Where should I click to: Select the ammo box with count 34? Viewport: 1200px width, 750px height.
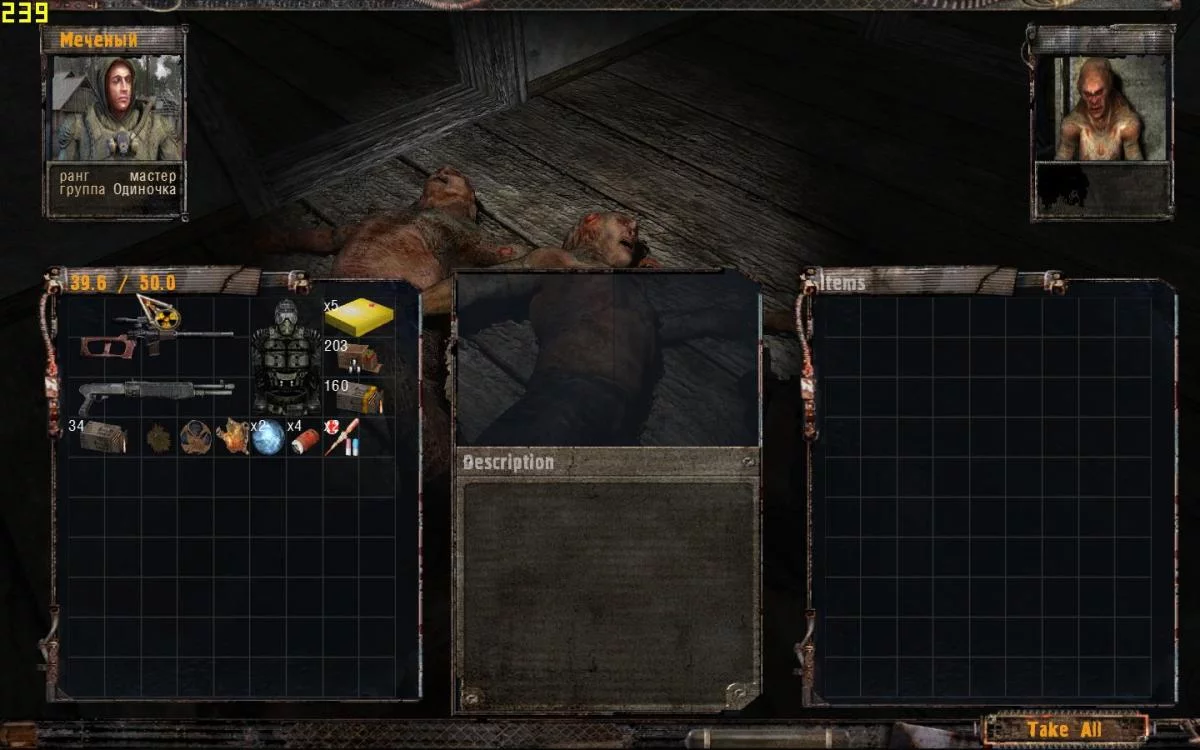pos(103,437)
